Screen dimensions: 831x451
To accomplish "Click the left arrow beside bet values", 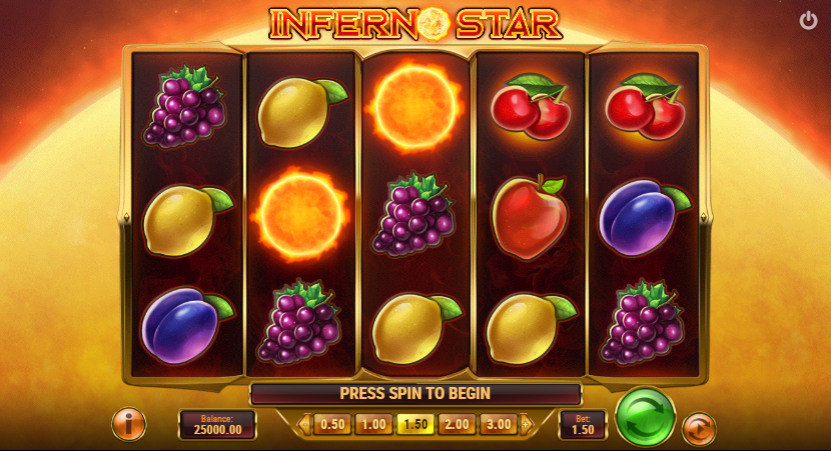I will (x=304, y=424).
